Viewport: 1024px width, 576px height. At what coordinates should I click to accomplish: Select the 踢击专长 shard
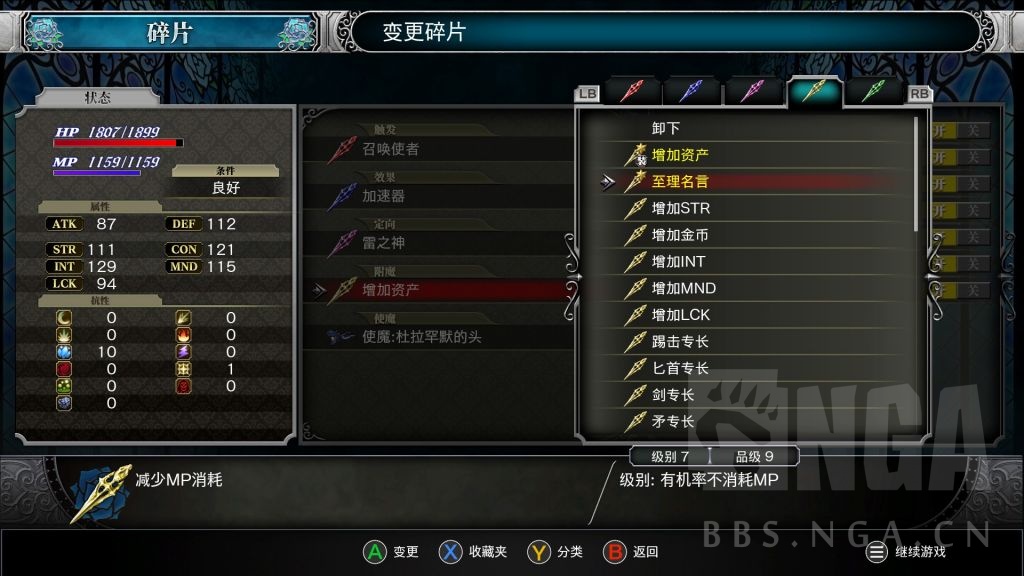point(680,342)
